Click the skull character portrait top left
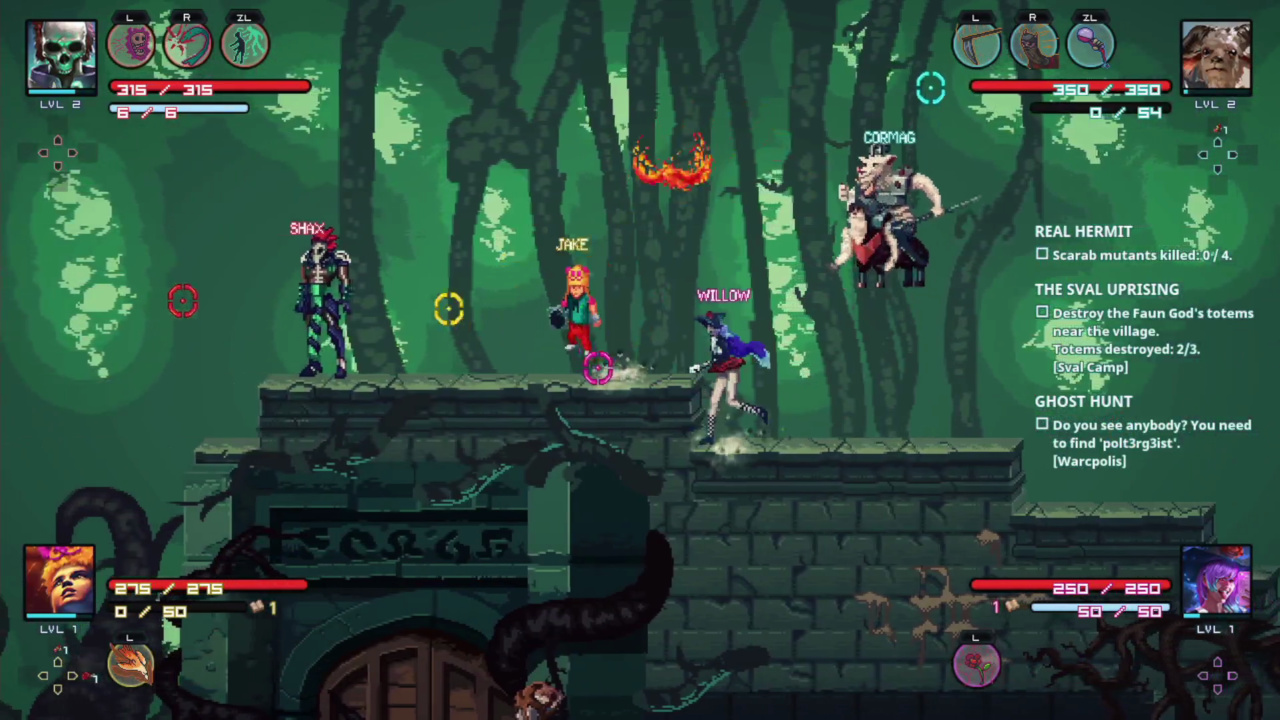 point(61,55)
